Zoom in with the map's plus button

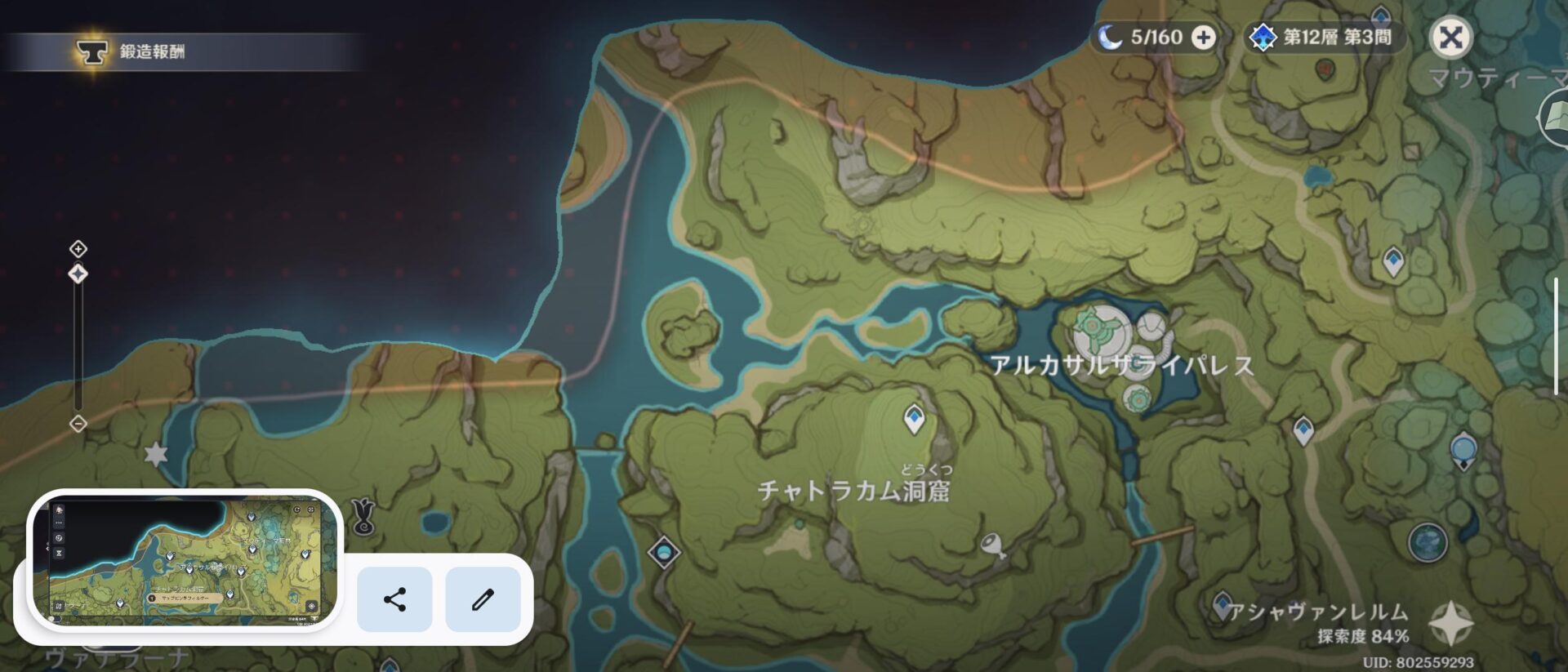(x=78, y=248)
